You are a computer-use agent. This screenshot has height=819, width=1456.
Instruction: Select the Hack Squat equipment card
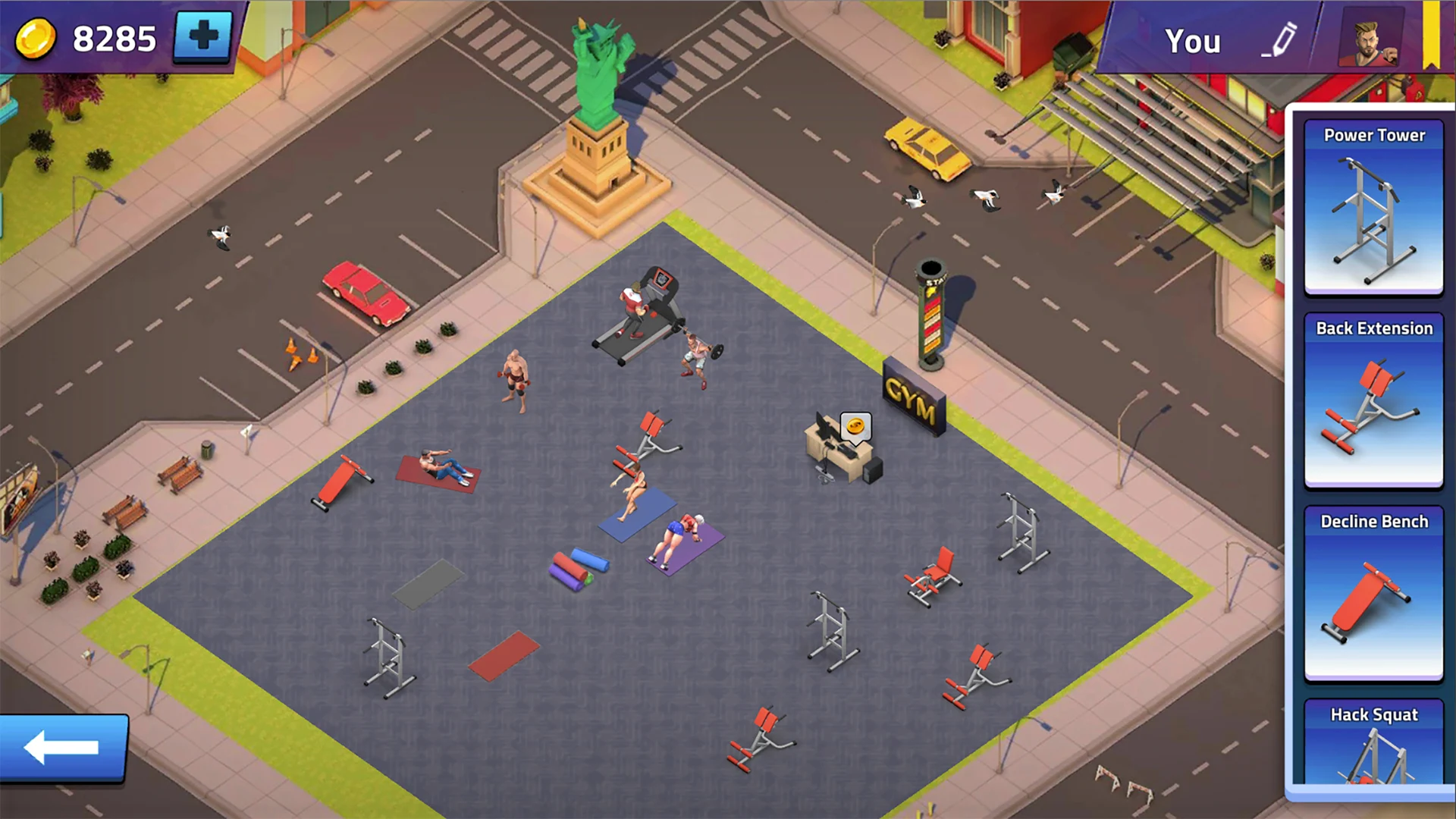pos(1373,742)
